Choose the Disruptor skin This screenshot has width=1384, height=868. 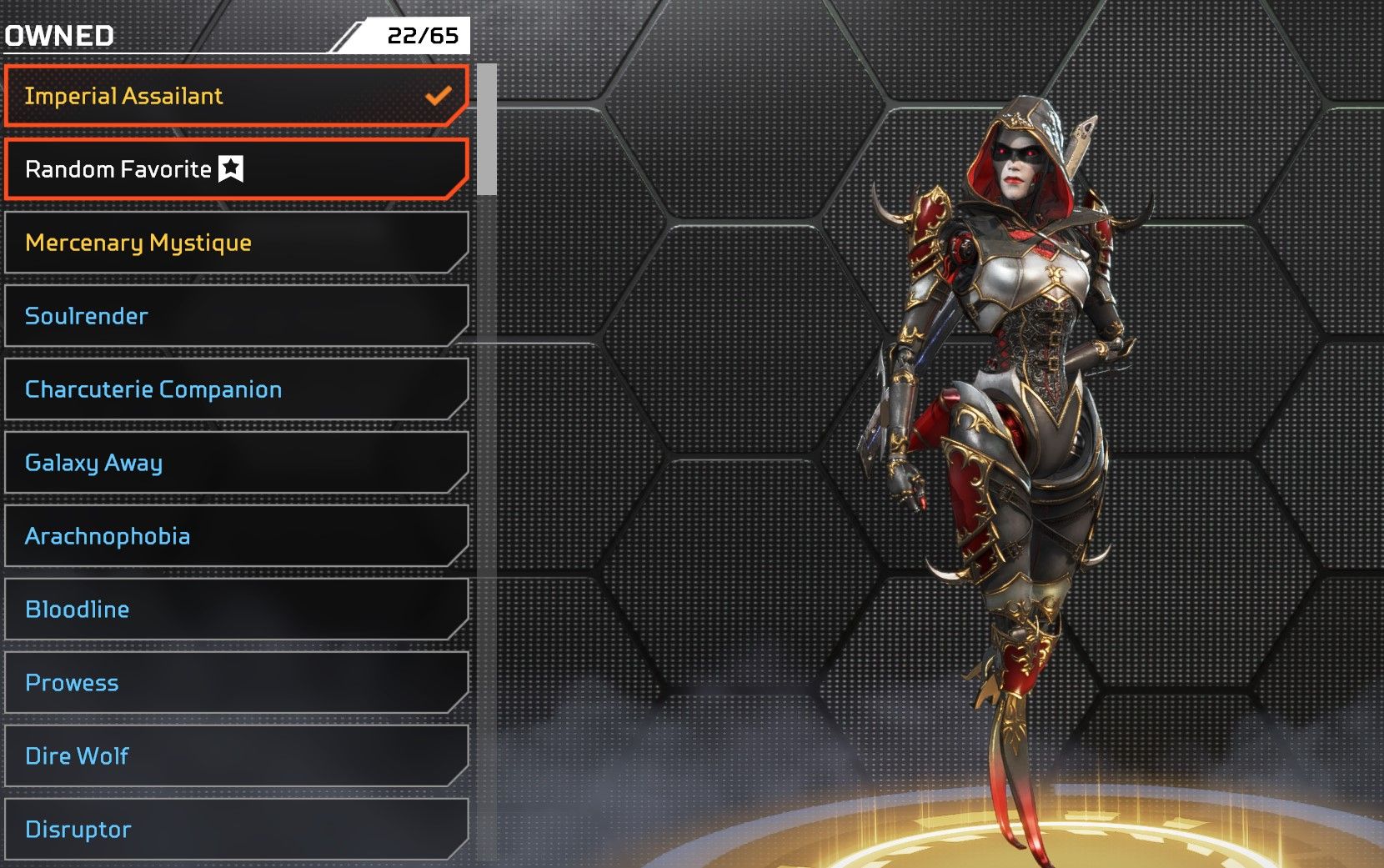(236, 830)
